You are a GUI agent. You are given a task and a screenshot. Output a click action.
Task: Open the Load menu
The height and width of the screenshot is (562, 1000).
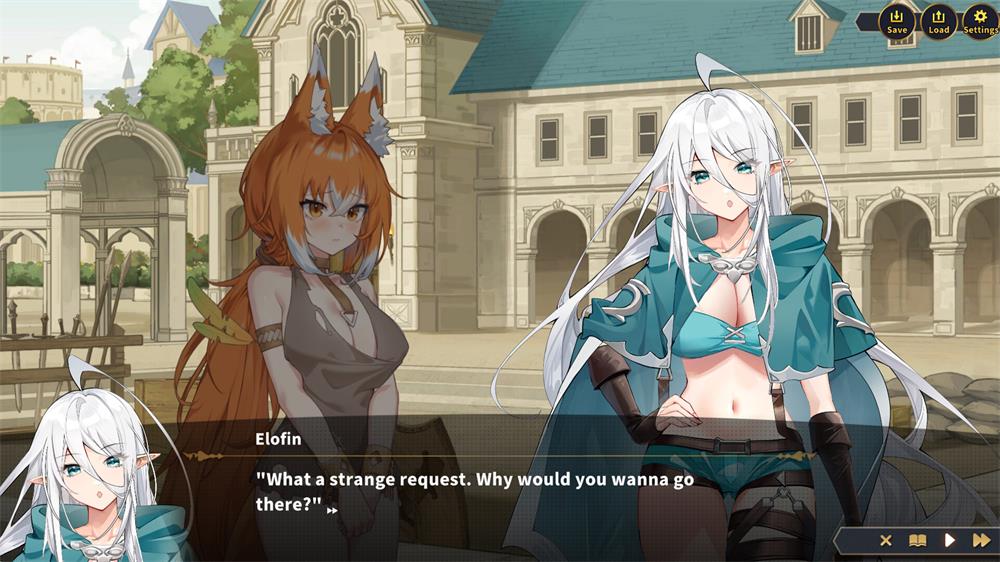pos(939,21)
